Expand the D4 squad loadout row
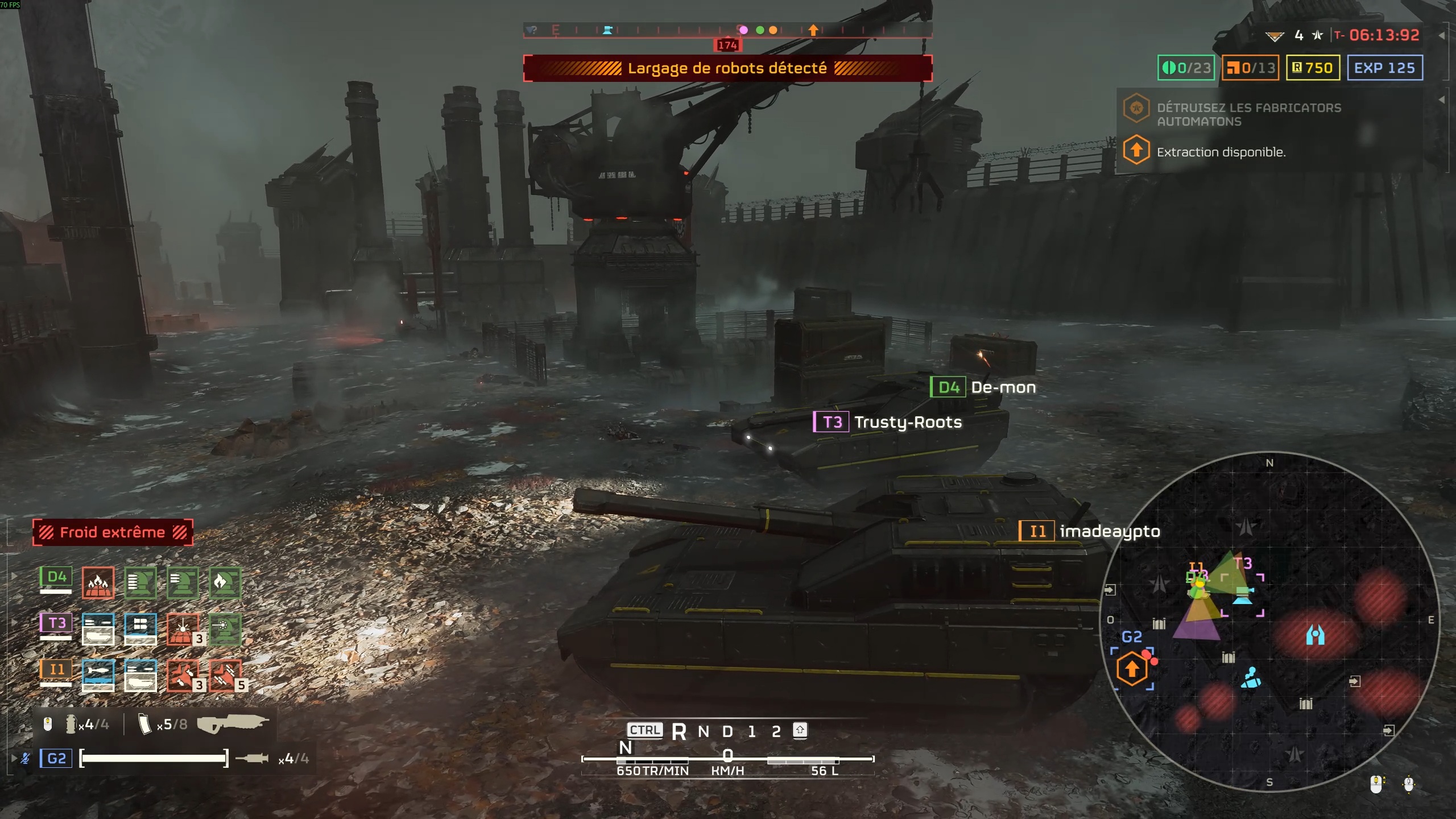 14,574
